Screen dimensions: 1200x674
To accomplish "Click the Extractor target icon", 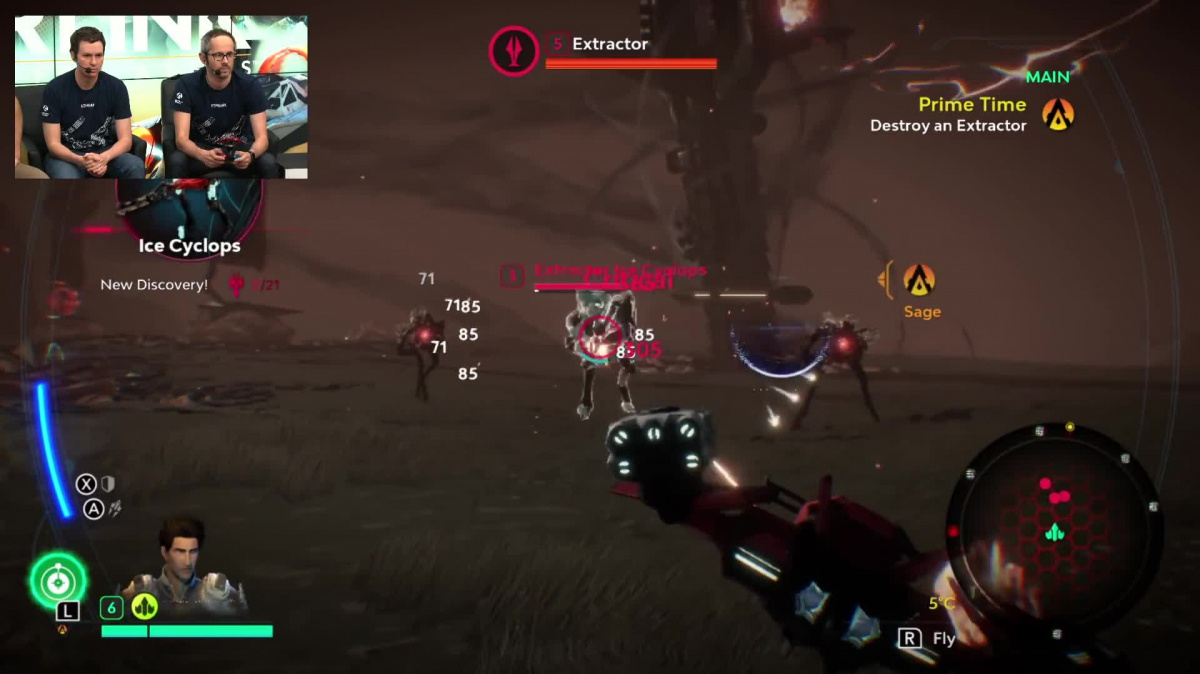I will click(514, 51).
